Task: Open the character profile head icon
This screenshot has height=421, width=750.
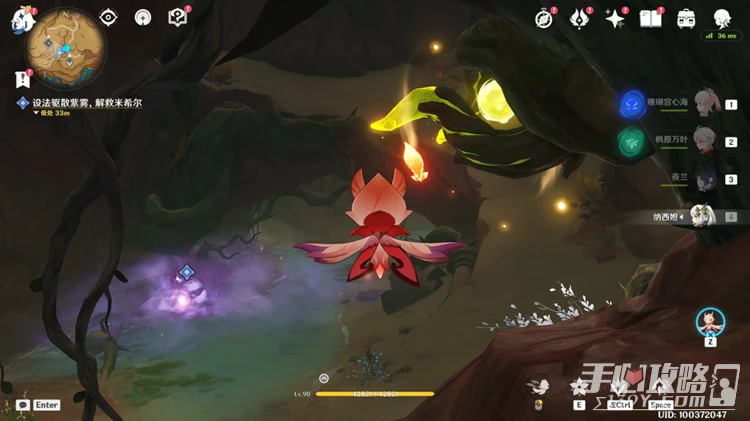Action: tap(722, 18)
